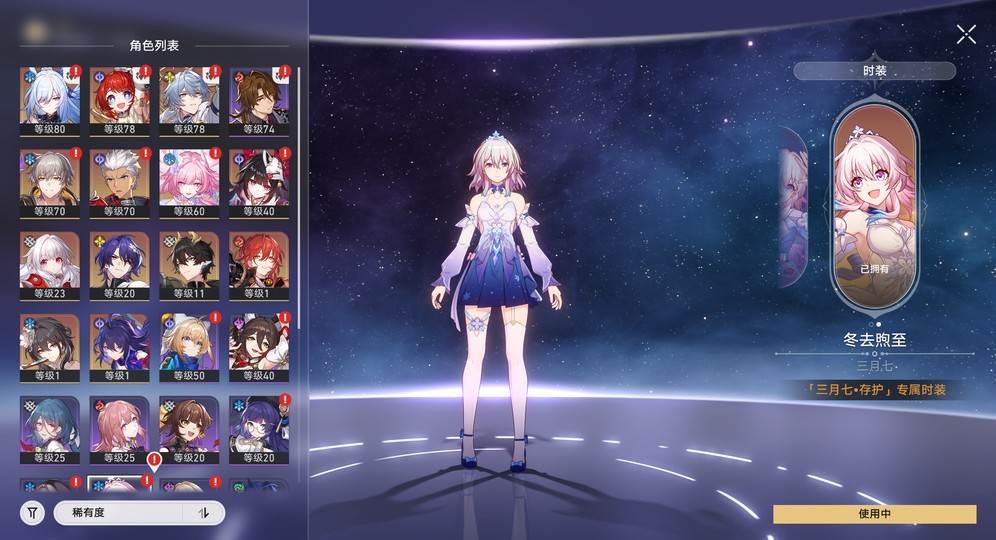Close the outfit screen with the X
Viewport: 996px width, 540px height.
coord(966,34)
